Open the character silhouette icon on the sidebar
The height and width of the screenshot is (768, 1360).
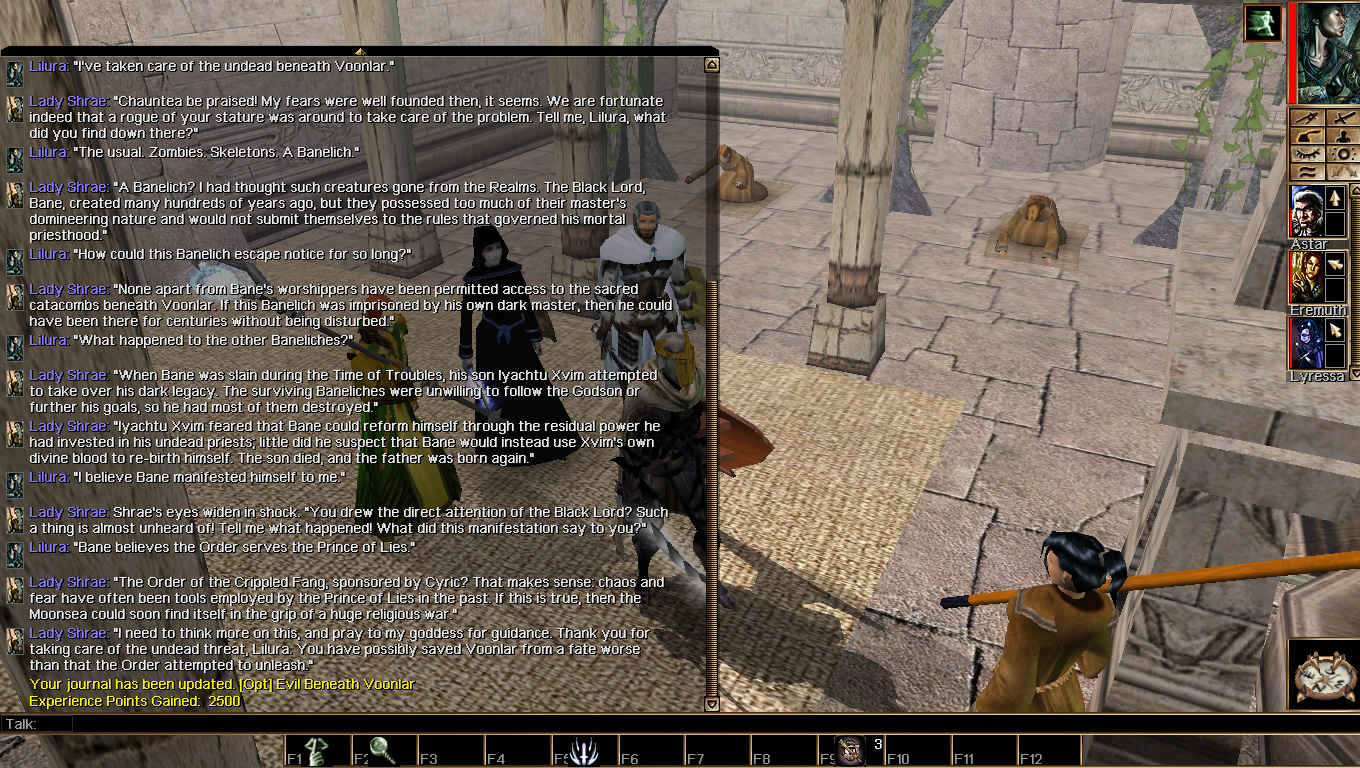(1343, 137)
